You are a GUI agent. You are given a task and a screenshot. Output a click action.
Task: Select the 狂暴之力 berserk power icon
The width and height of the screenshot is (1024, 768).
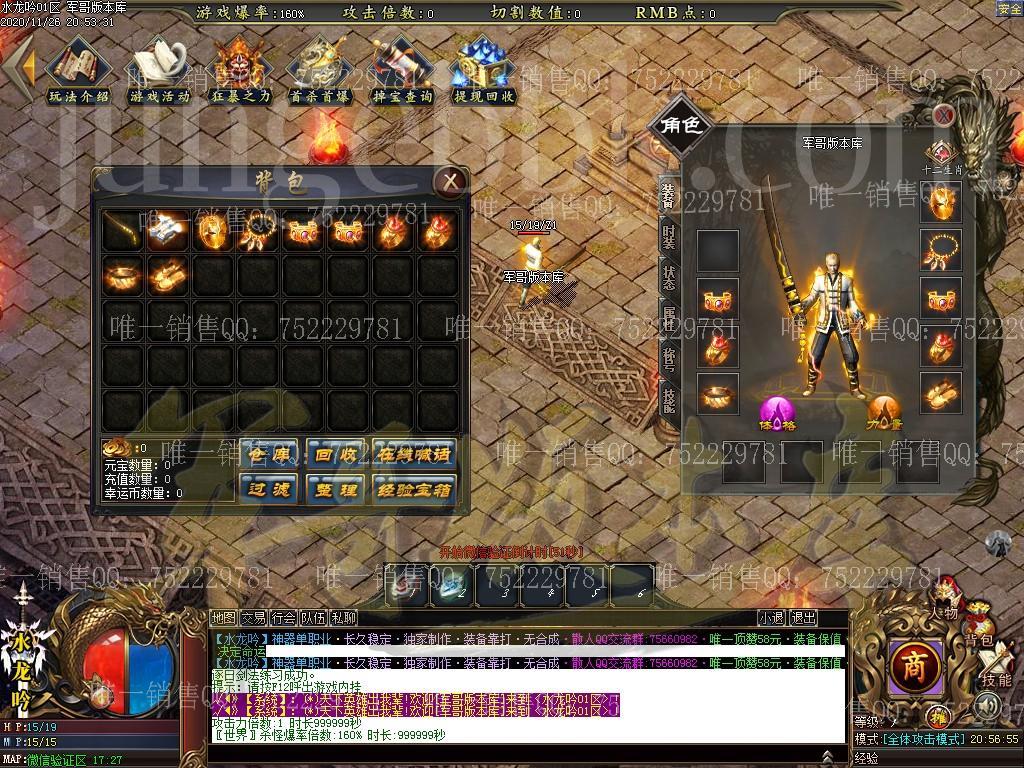(x=240, y=70)
